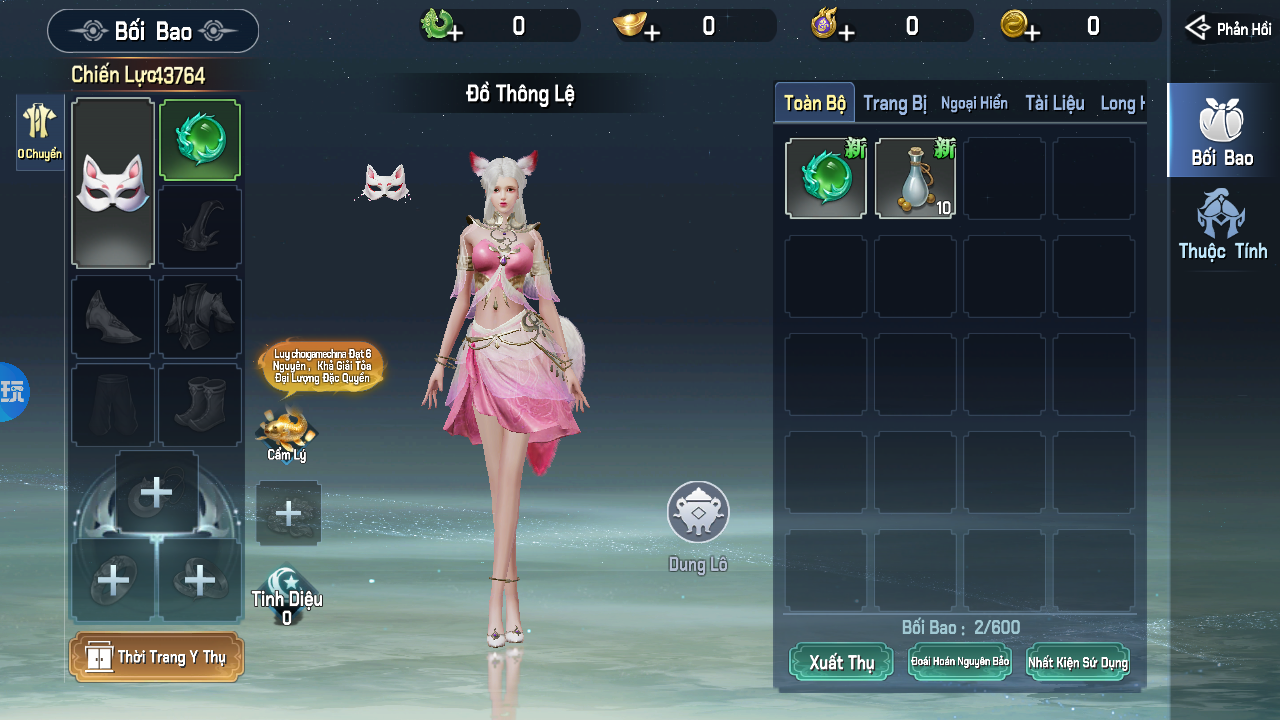The height and width of the screenshot is (720, 1280).
Task: Select the equipped green orb slot
Action: (200, 141)
